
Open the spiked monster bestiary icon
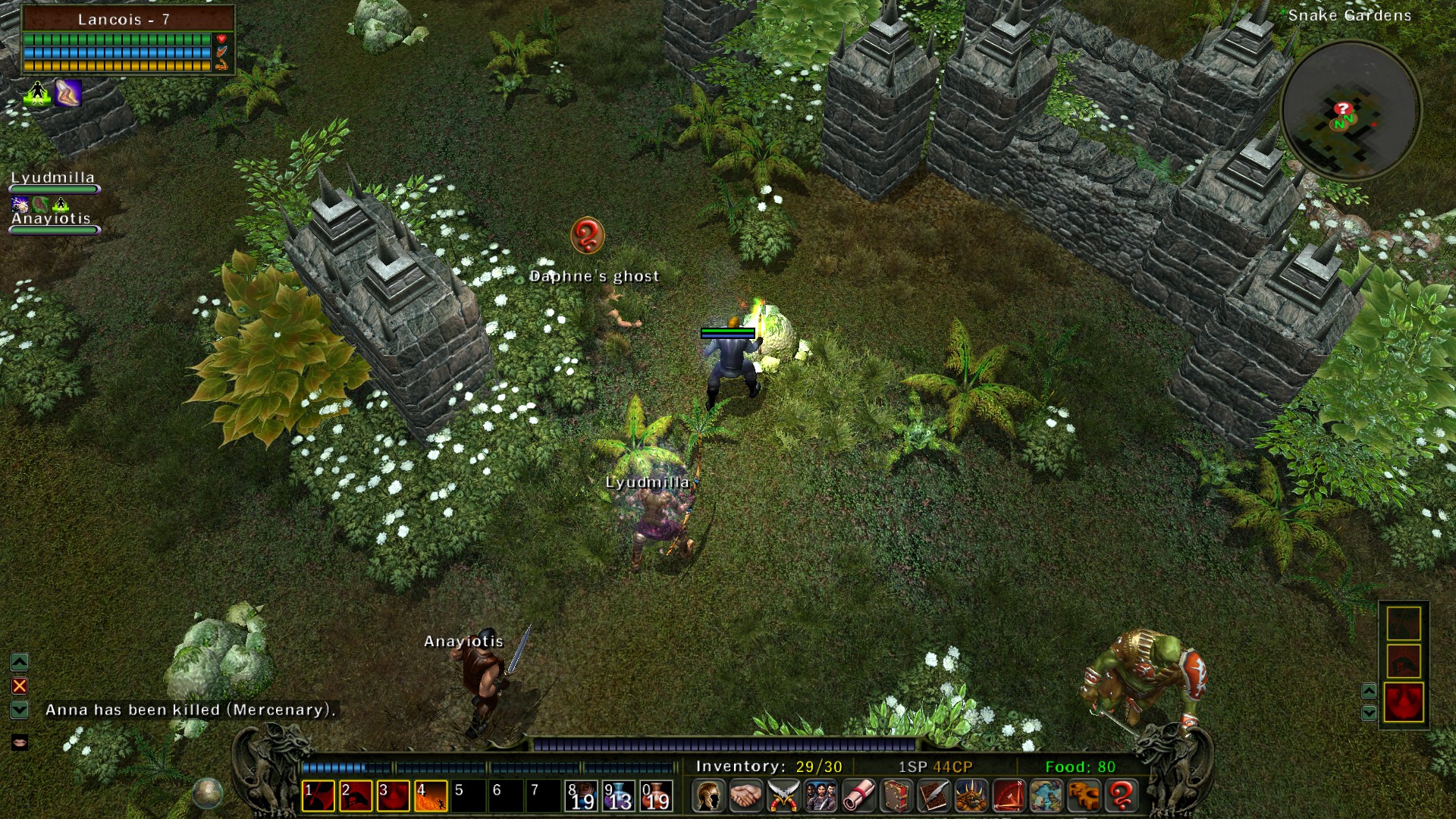point(971,795)
